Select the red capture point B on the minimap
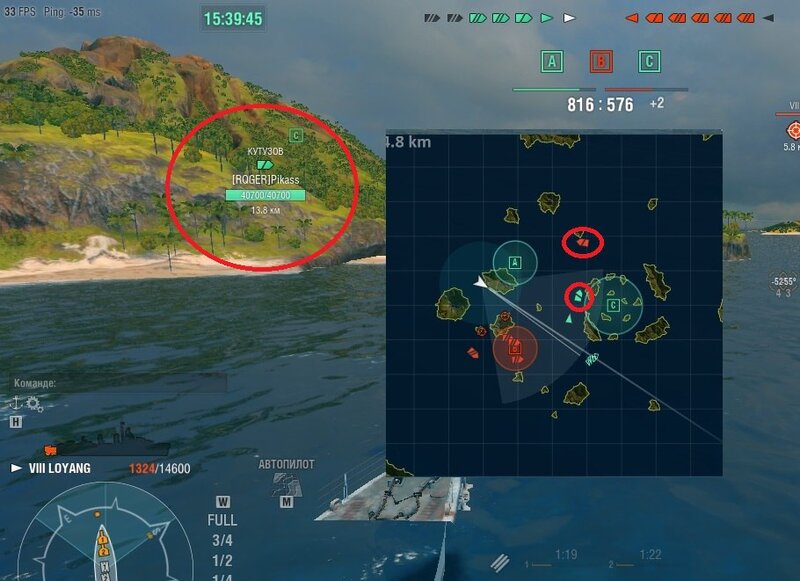Image resolution: width=800 pixels, height=581 pixels. pos(515,350)
